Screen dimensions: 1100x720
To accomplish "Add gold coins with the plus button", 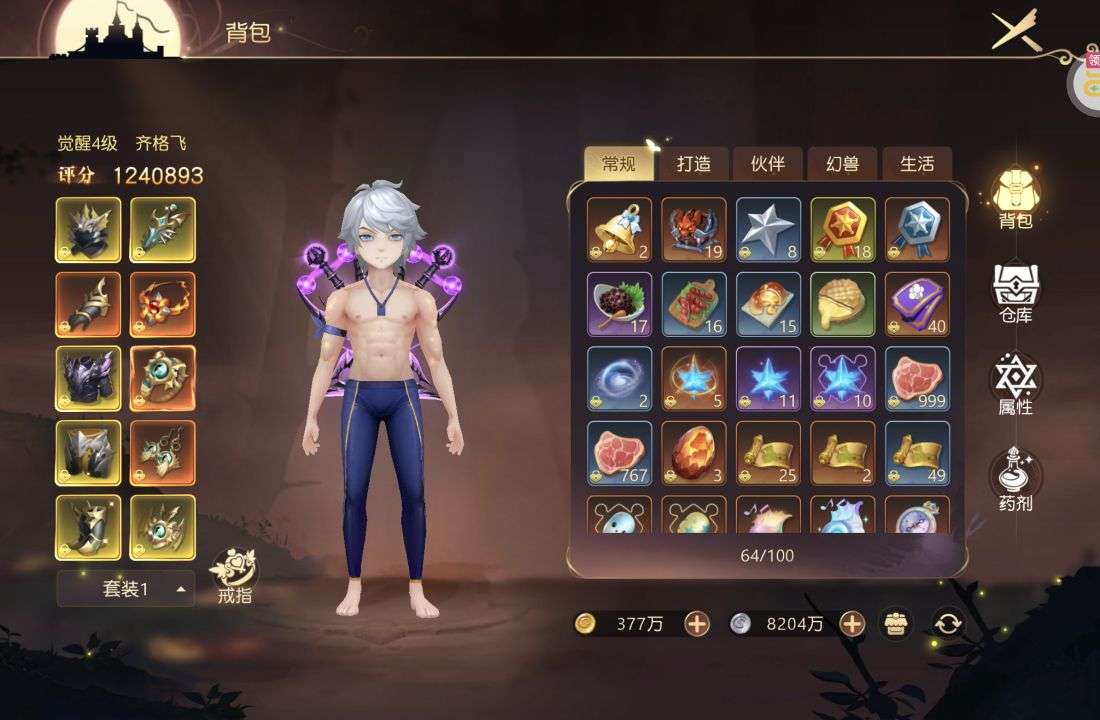I will 697,624.
